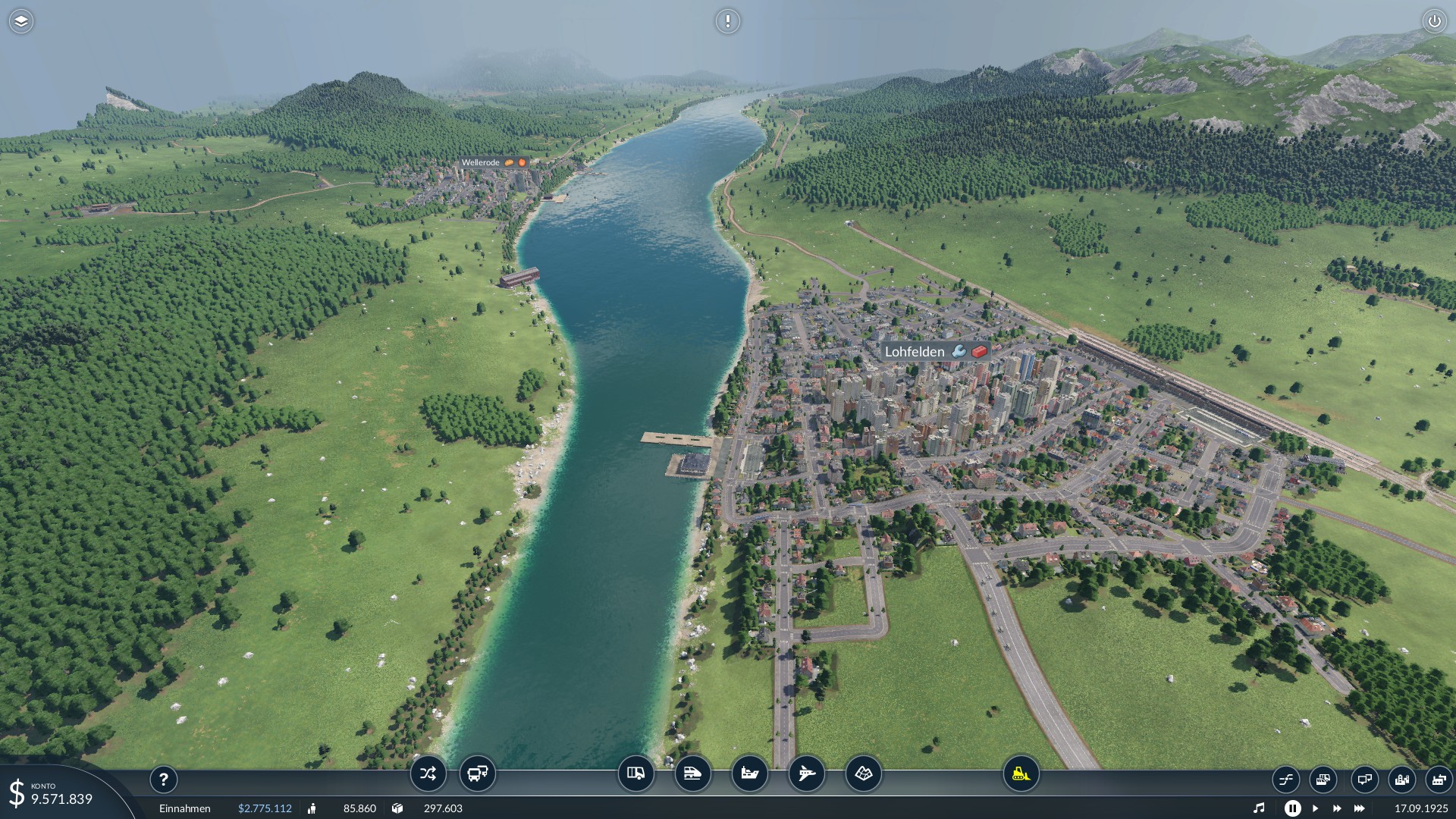Open the lines list overview
Viewport: 1456px width, 819px height.
[x=1286, y=779]
